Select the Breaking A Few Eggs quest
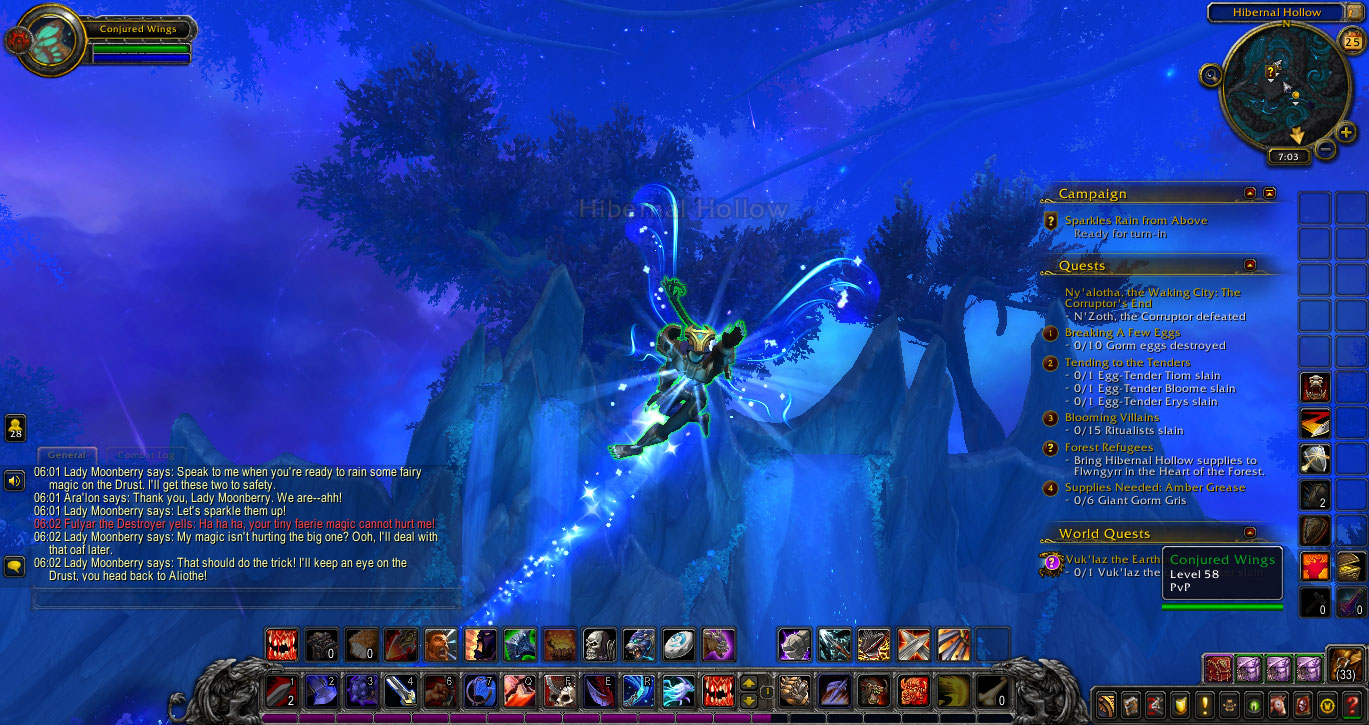 pos(1122,332)
